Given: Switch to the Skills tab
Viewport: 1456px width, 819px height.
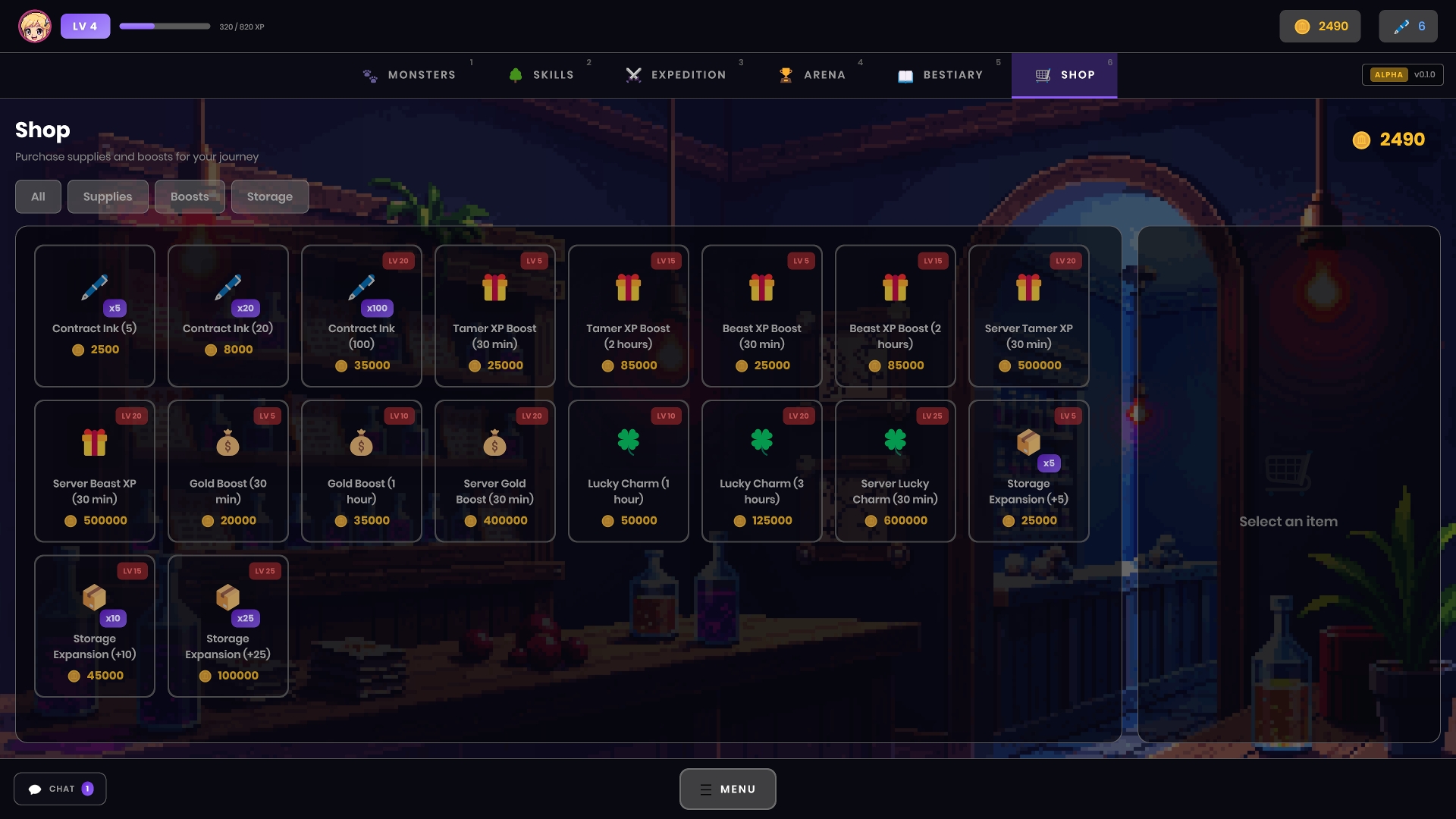Looking at the screenshot, I should tap(541, 75).
